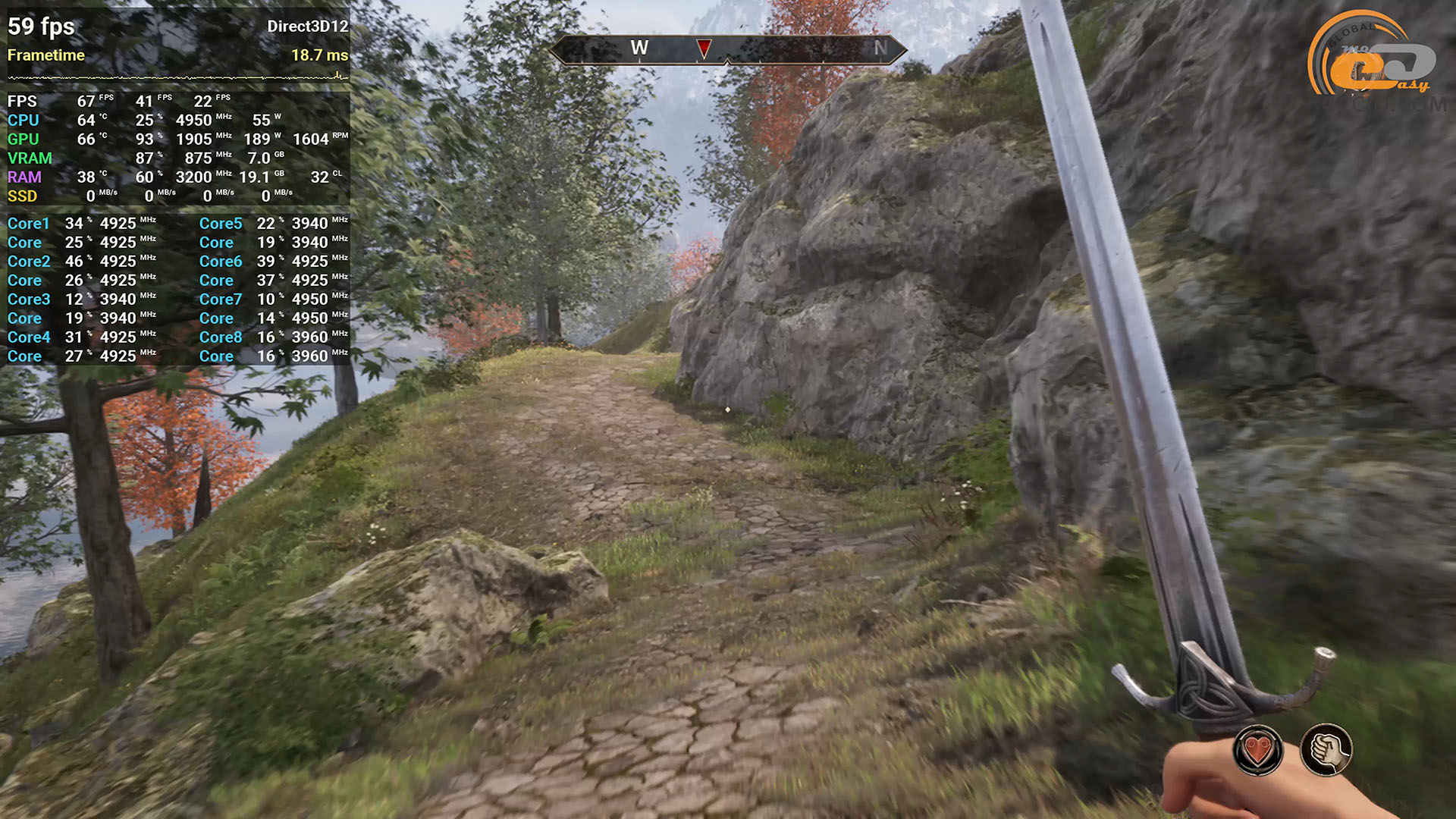This screenshot has width=1456, height=819.
Task: Click the W heading on the compass bar
Action: 639,48
